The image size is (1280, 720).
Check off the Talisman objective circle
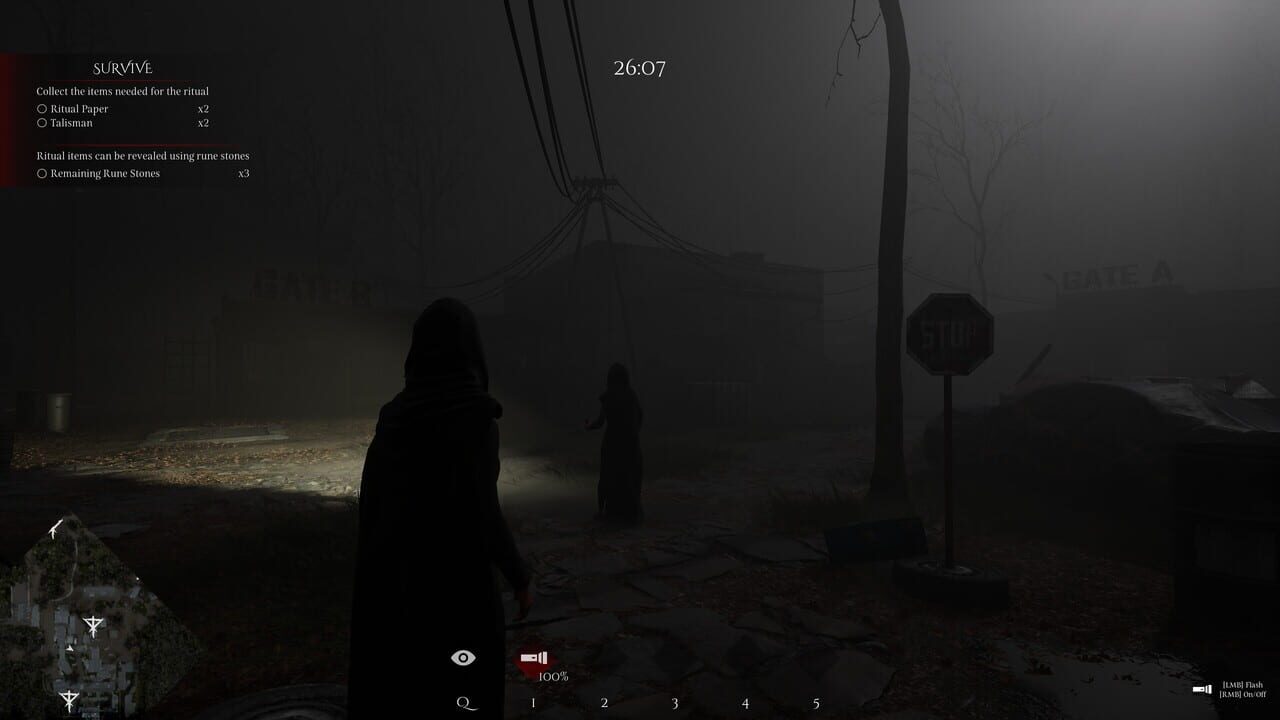tap(41, 122)
